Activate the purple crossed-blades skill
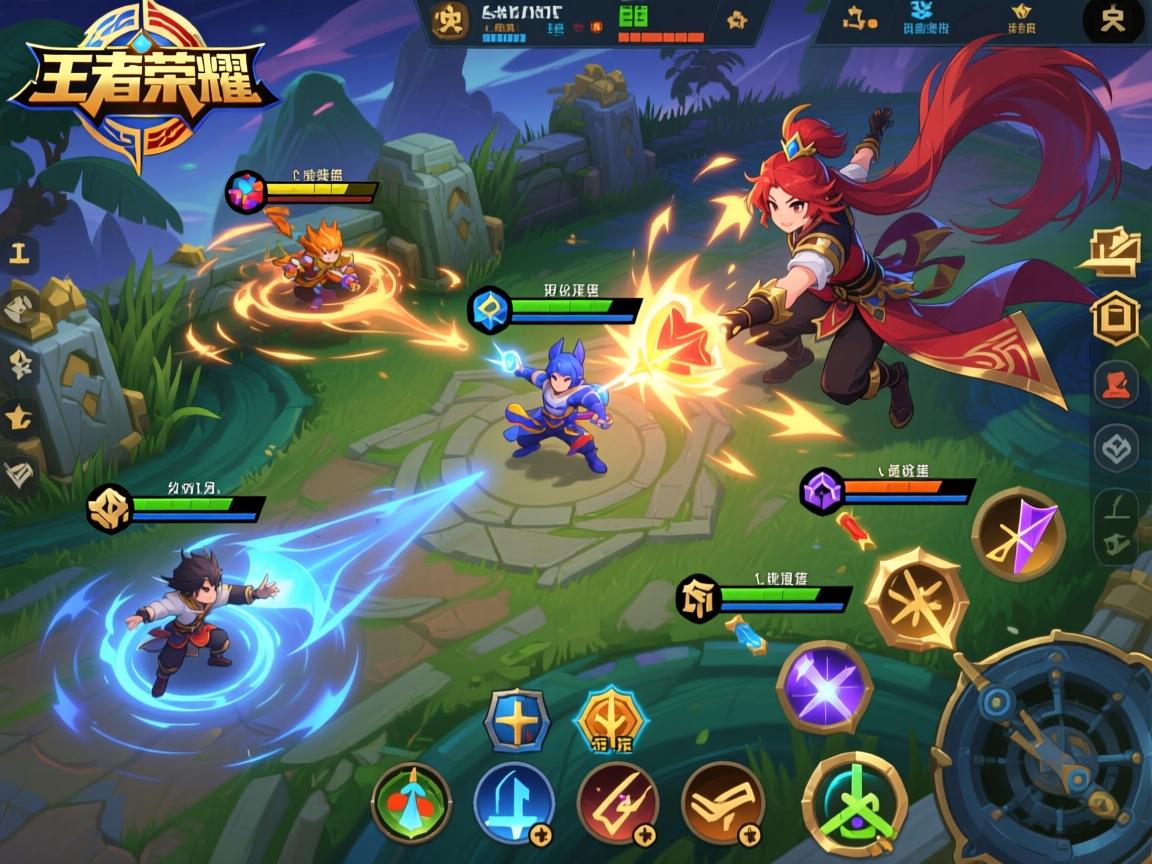Viewport: 1152px width, 864px height. tap(825, 687)
